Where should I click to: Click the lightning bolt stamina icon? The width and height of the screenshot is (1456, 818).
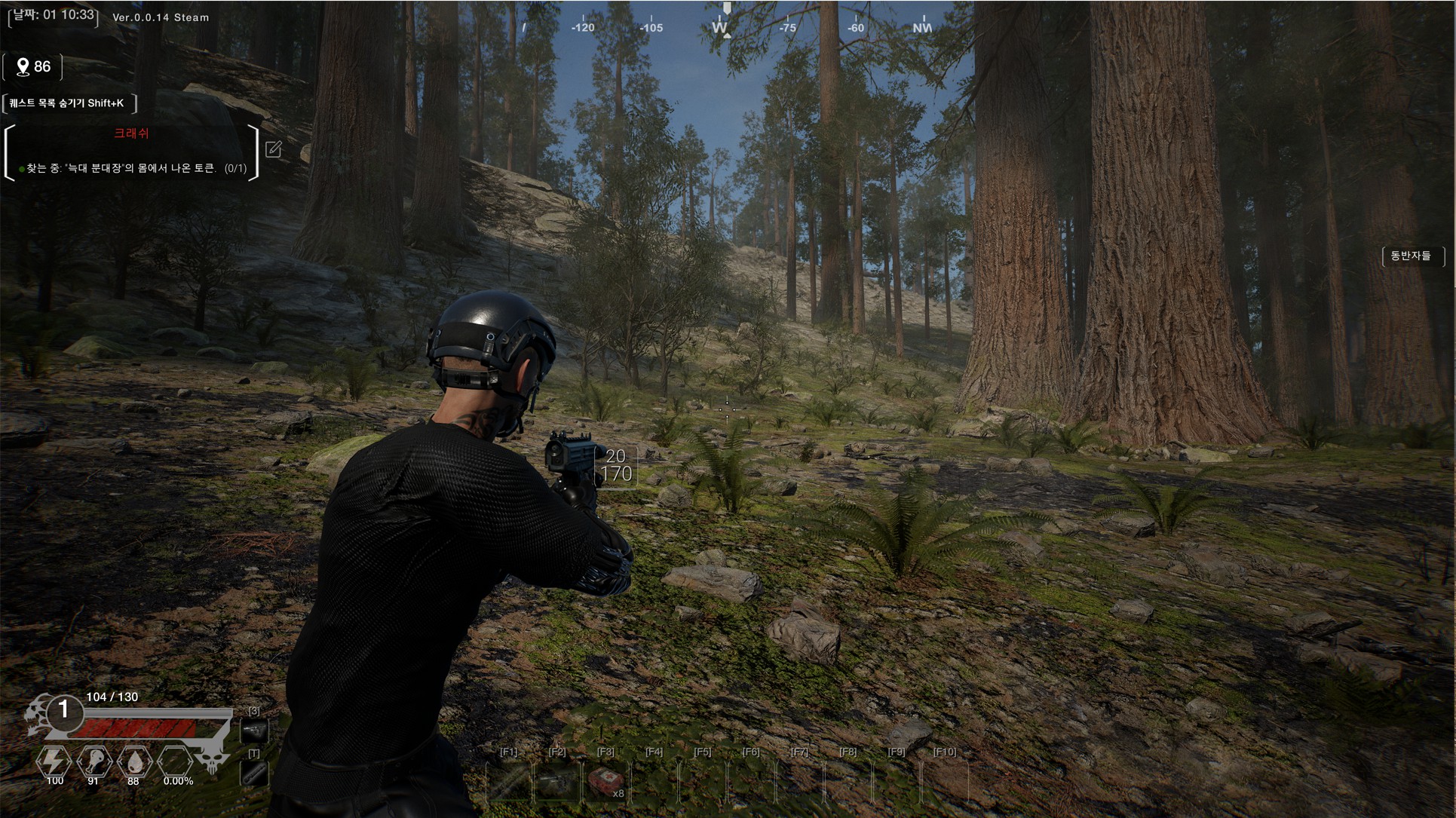(54, 761)
